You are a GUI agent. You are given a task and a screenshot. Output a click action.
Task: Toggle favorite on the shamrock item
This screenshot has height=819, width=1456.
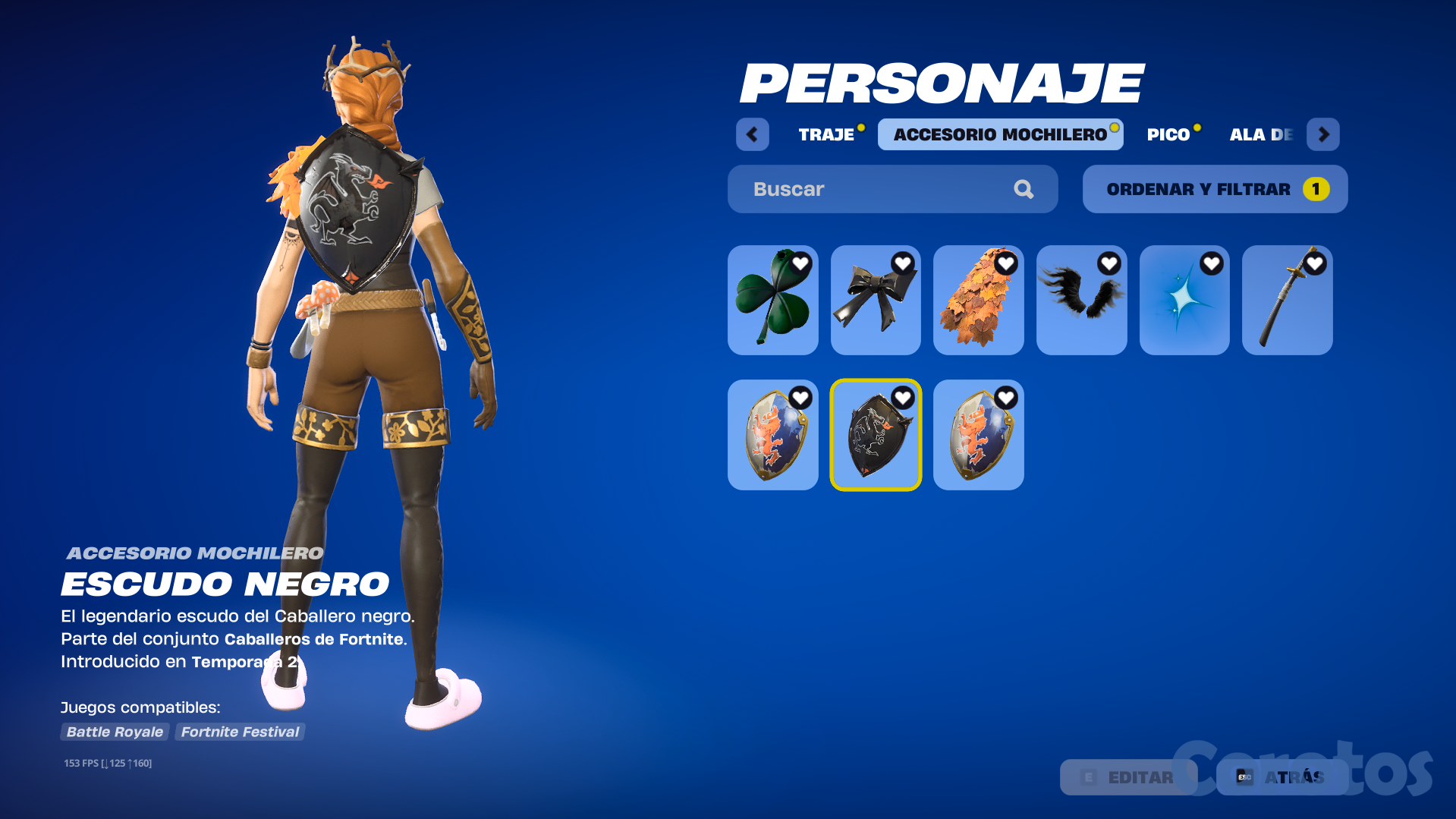point(799,263)
